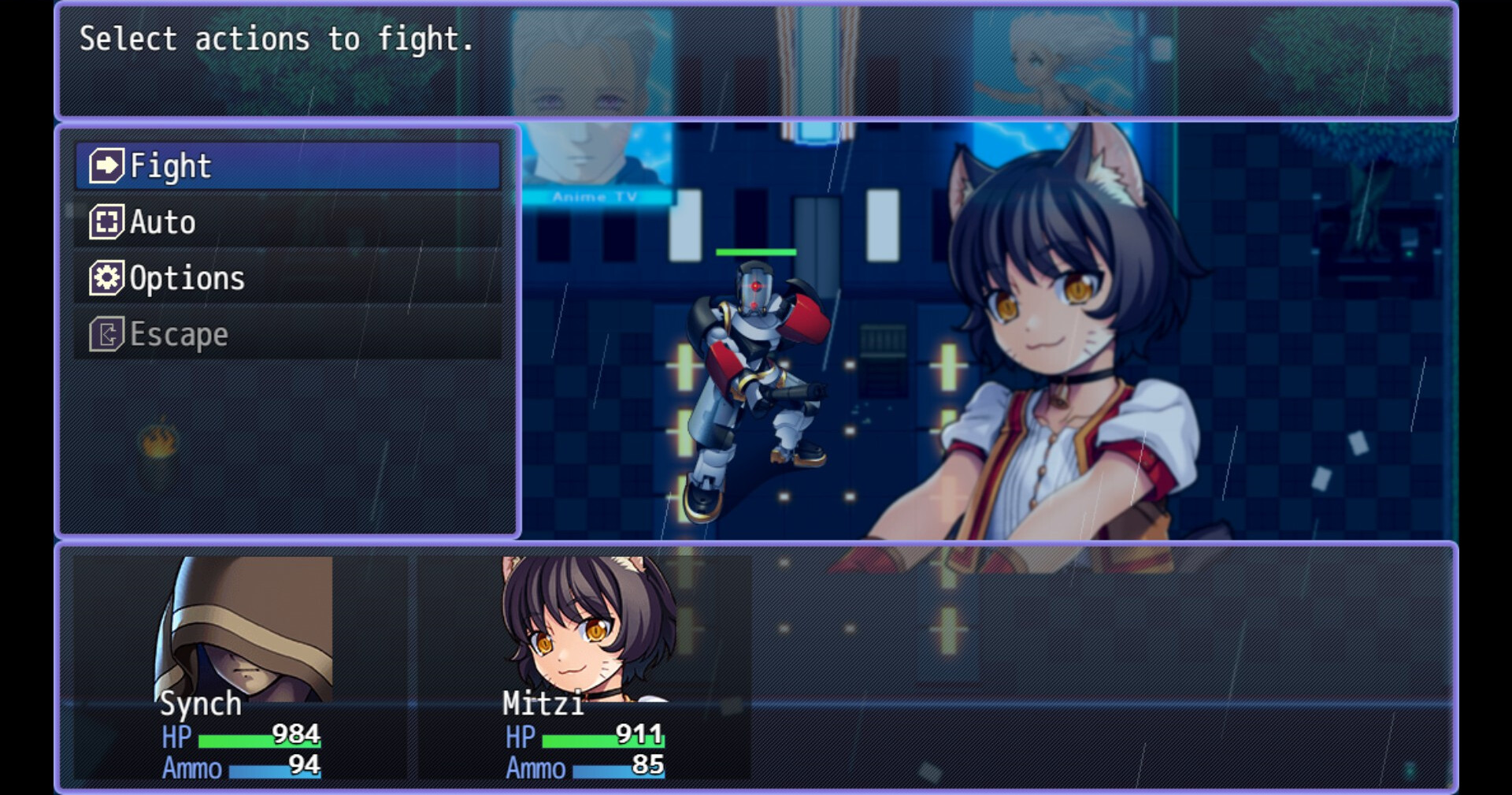Click the arrow icon beside Fight
This screenshot has width=1512, height=795.
pos(107,166)
